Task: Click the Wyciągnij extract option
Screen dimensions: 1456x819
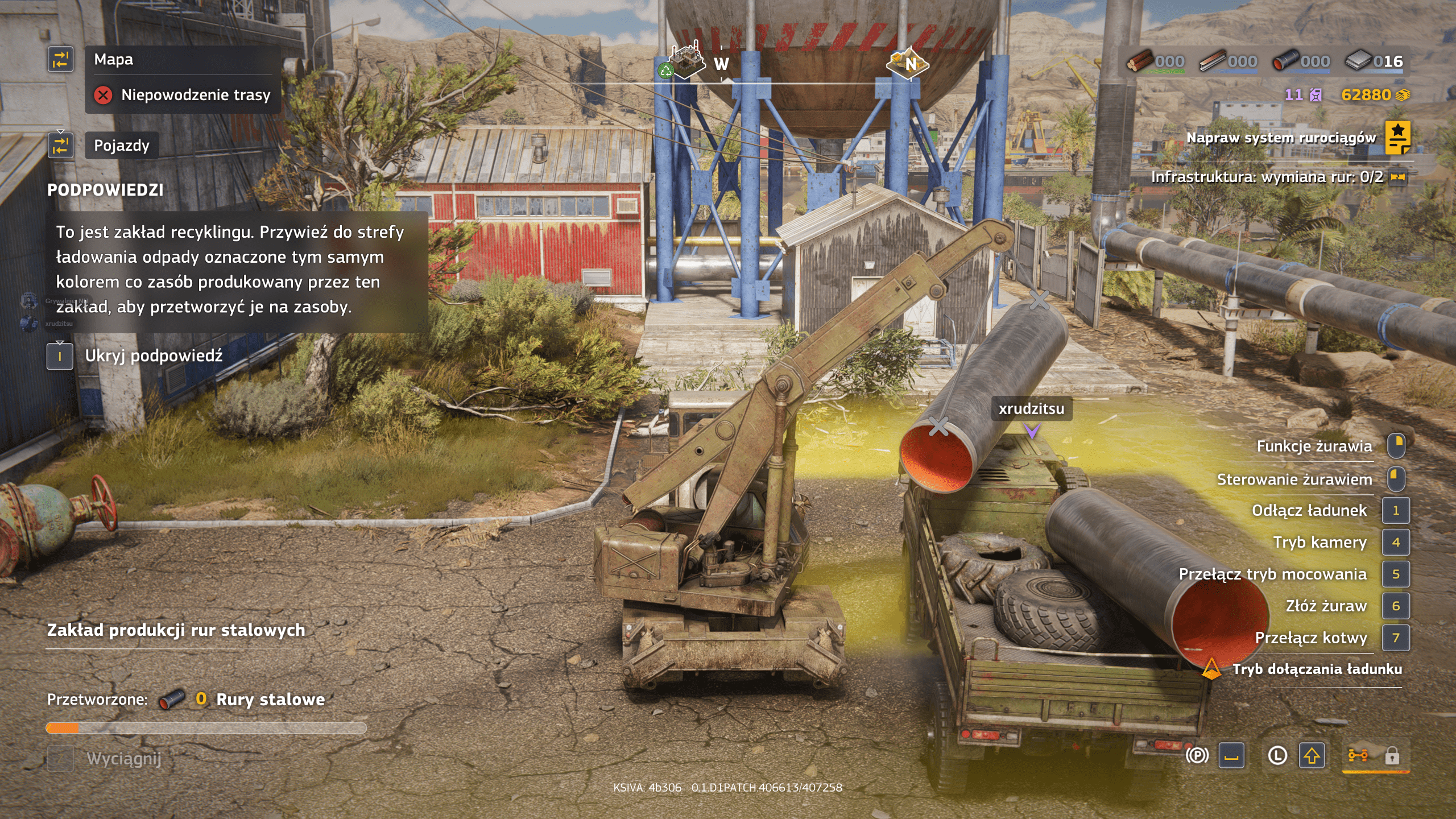Action: 123,759
